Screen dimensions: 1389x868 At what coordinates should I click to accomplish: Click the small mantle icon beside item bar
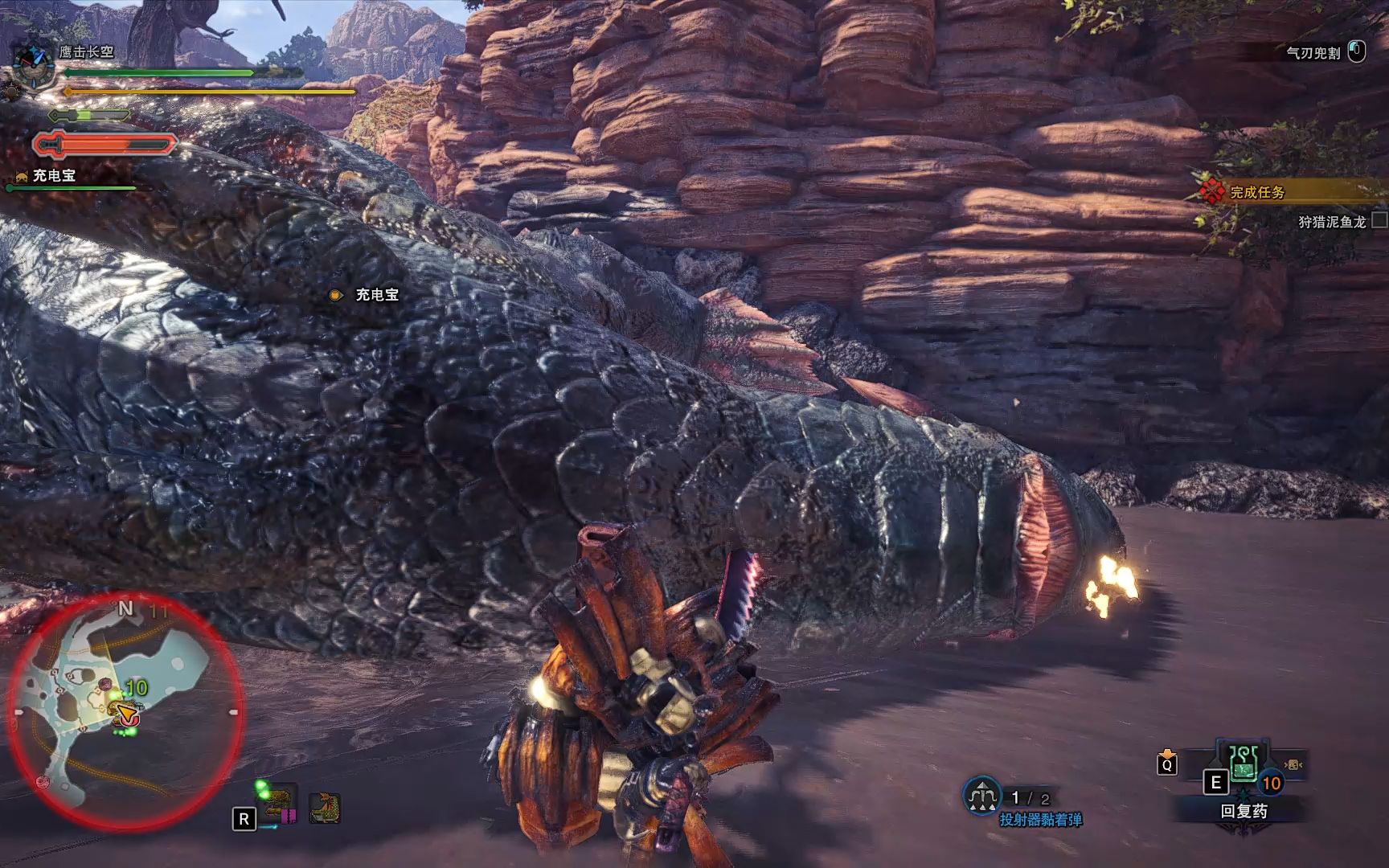(1293, 764)
